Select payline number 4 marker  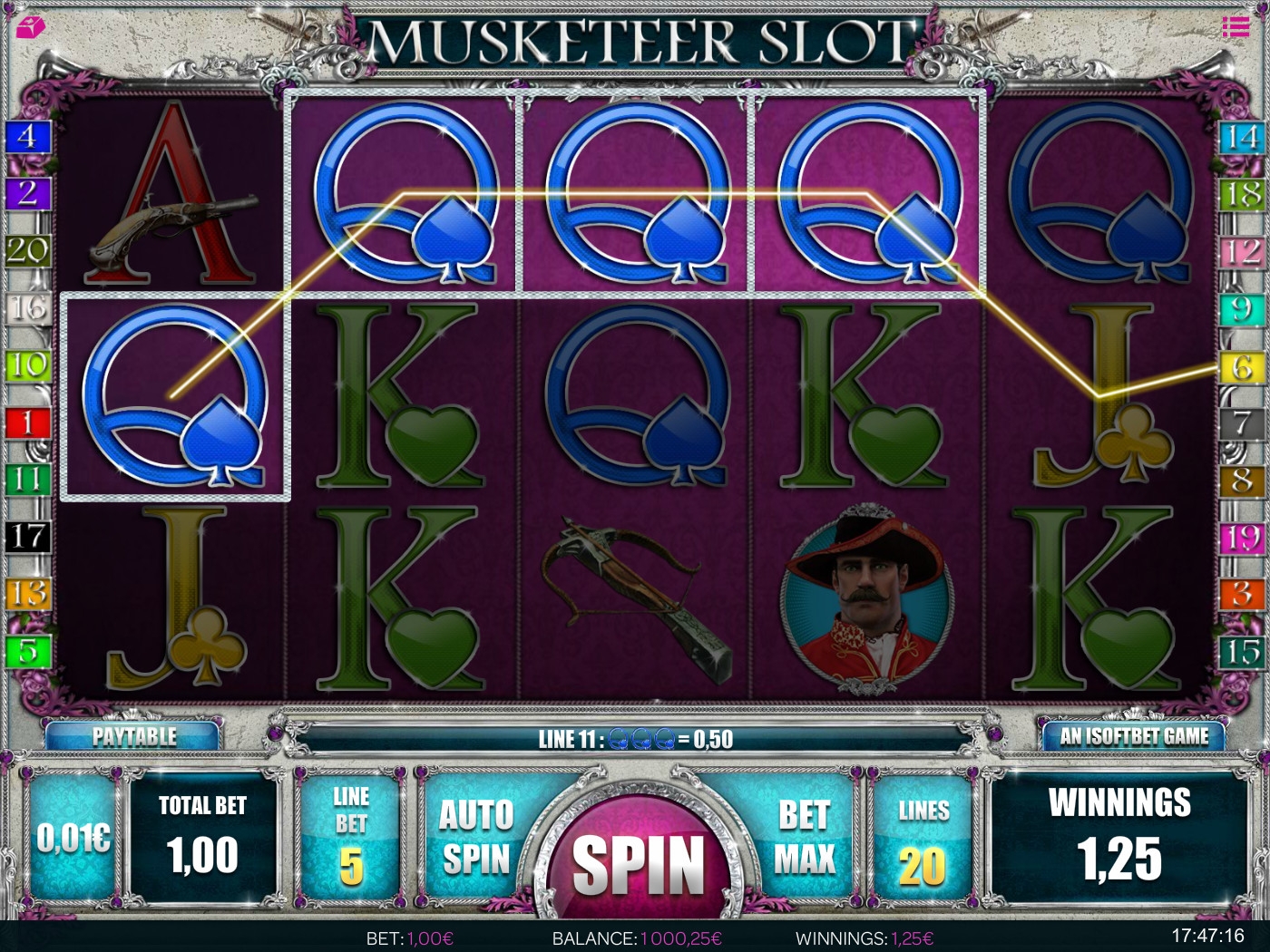coord(26,137)
